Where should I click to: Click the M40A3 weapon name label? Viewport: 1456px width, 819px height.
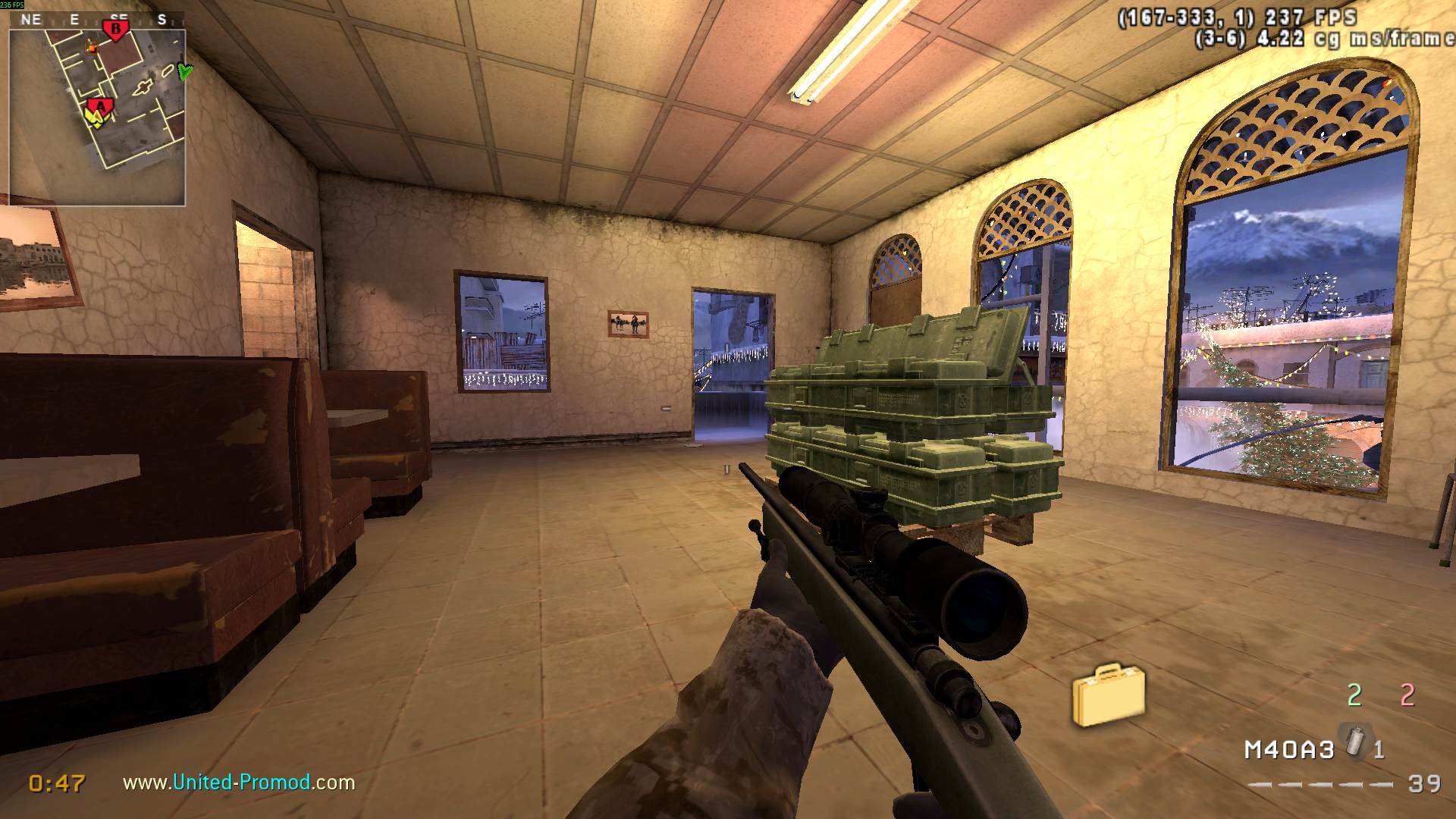pos(1289,750)
